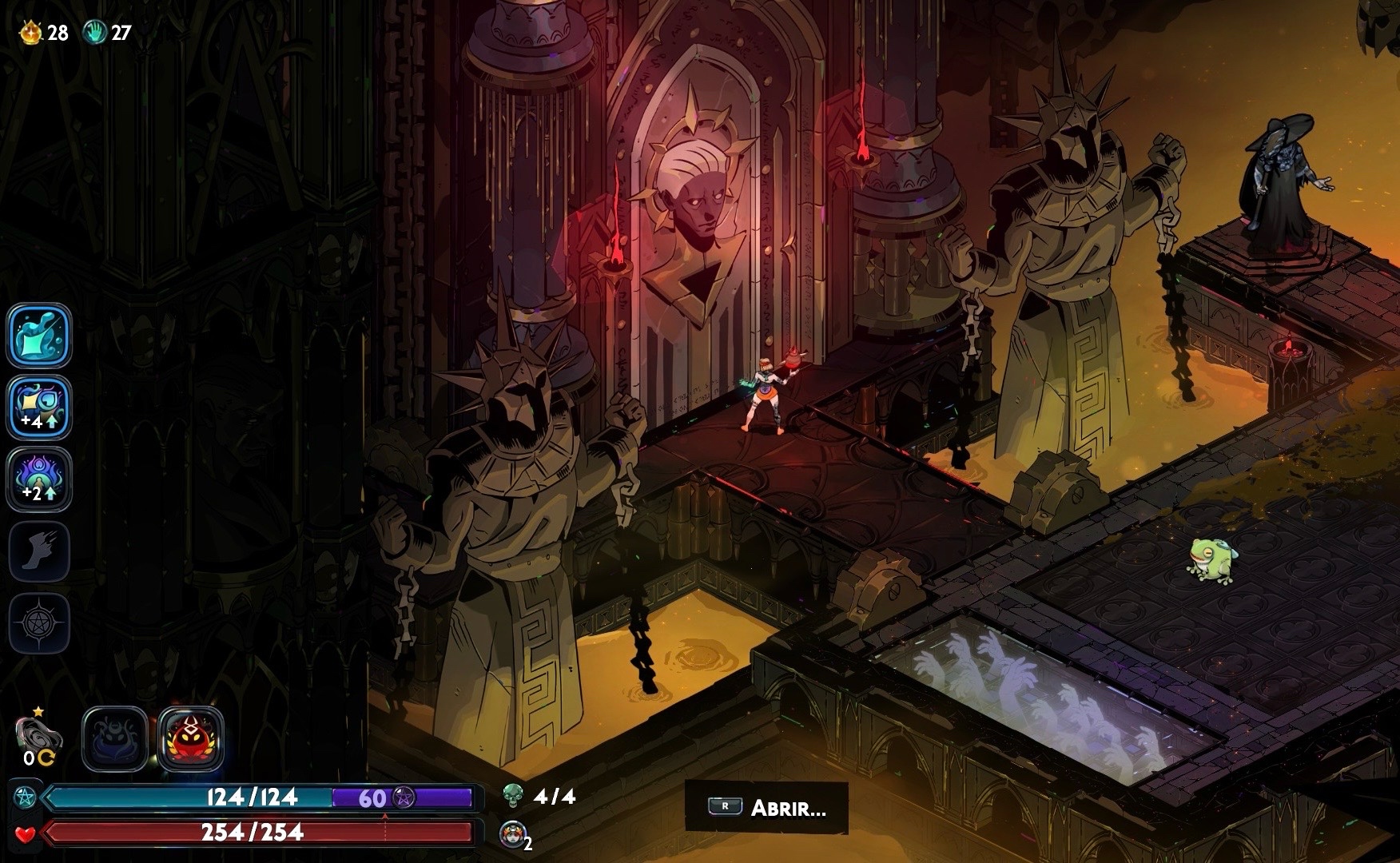Click the green skull Death Defiance icon
This screenshot has height=863, width=1400.
tap(512, 795)
